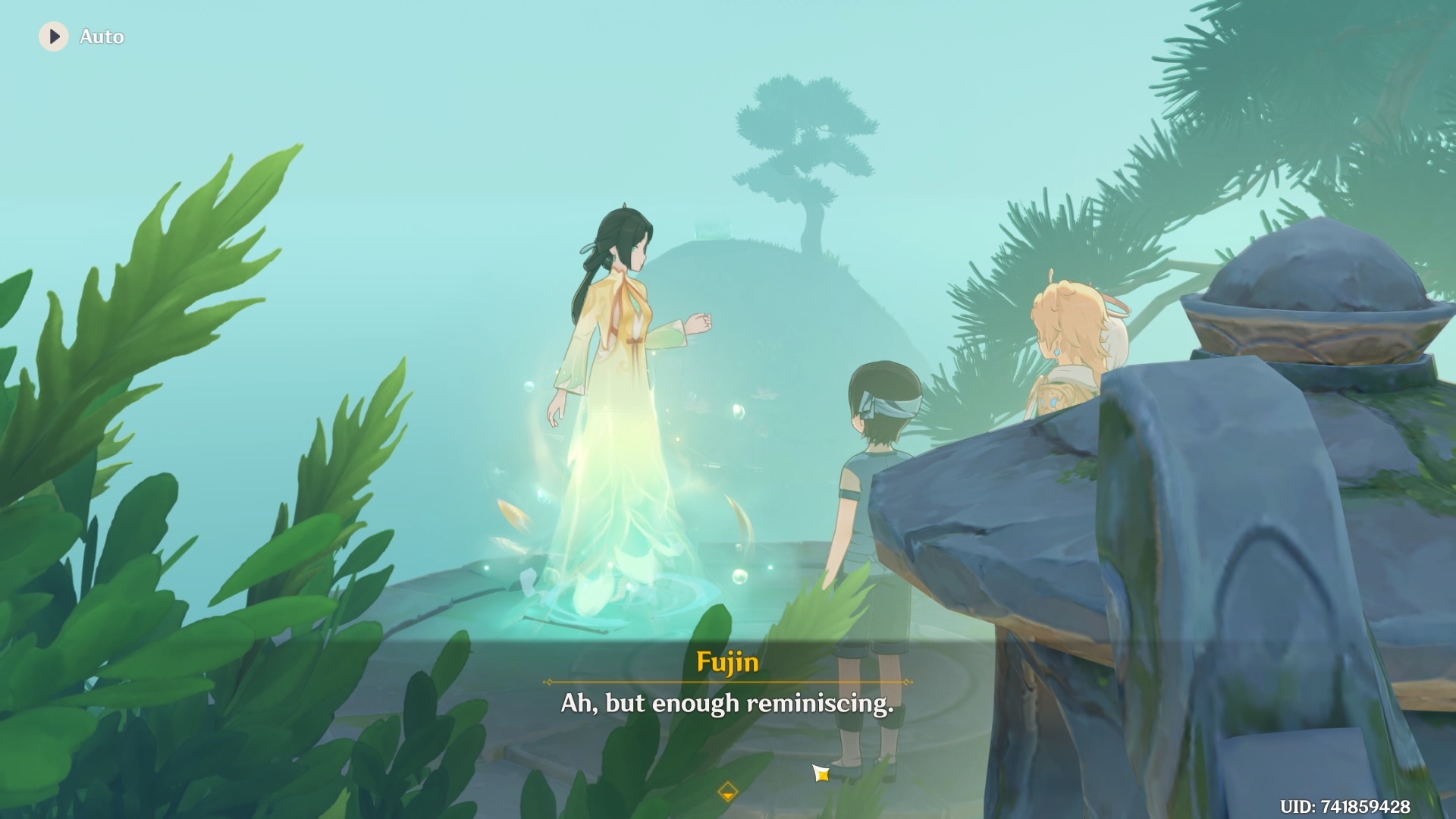Click the Auto text label
The height and width of the screenshot is (819, 1456).
(102, 36)
